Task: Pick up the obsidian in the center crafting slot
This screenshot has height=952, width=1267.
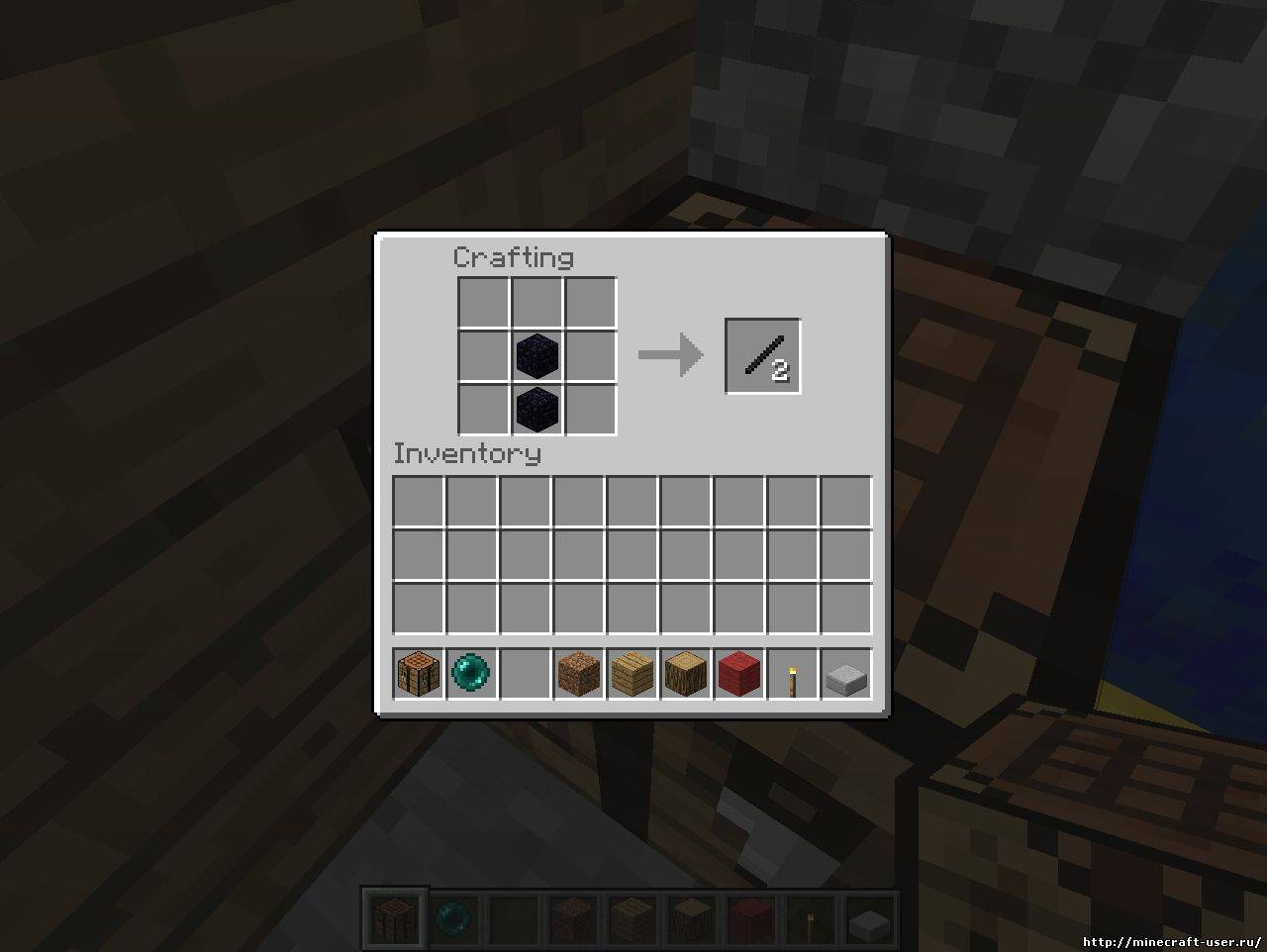Action: [x=536, y=356]
